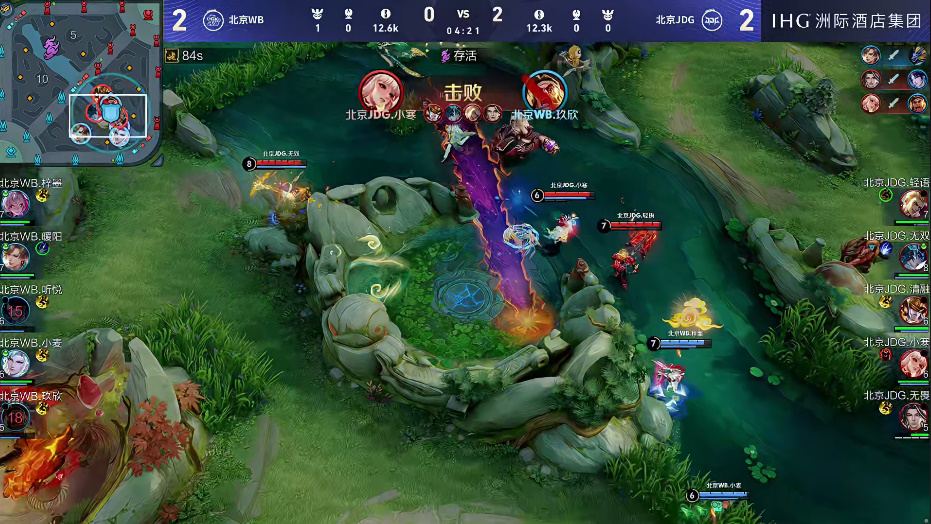Image resolution: width=931 pixels, height=524 pixels.
Task: Click the defeated 玖欣 portrait in the kill banner
Action: pos(544,91)
